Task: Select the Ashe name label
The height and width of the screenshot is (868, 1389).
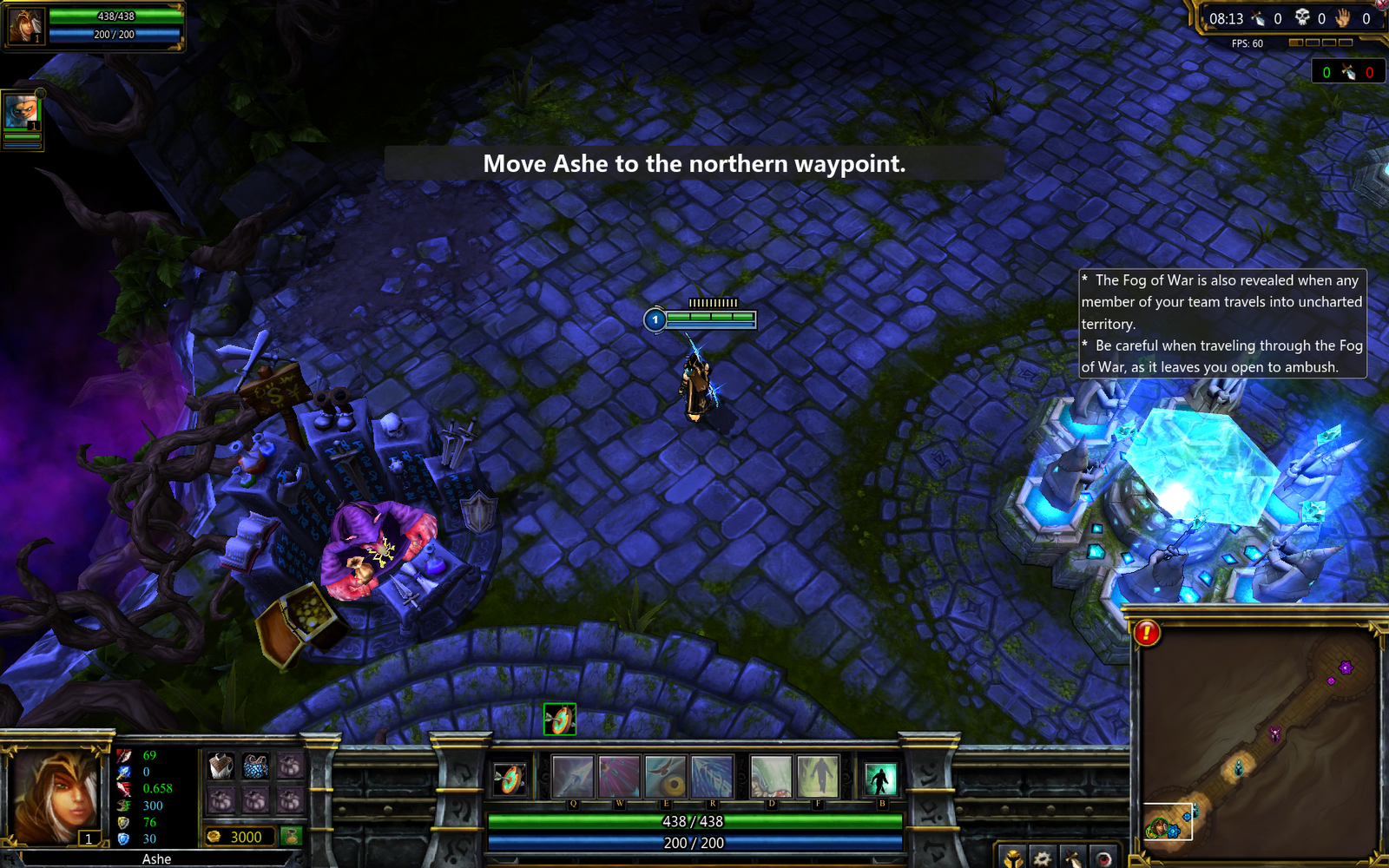Action: point(155,858)
